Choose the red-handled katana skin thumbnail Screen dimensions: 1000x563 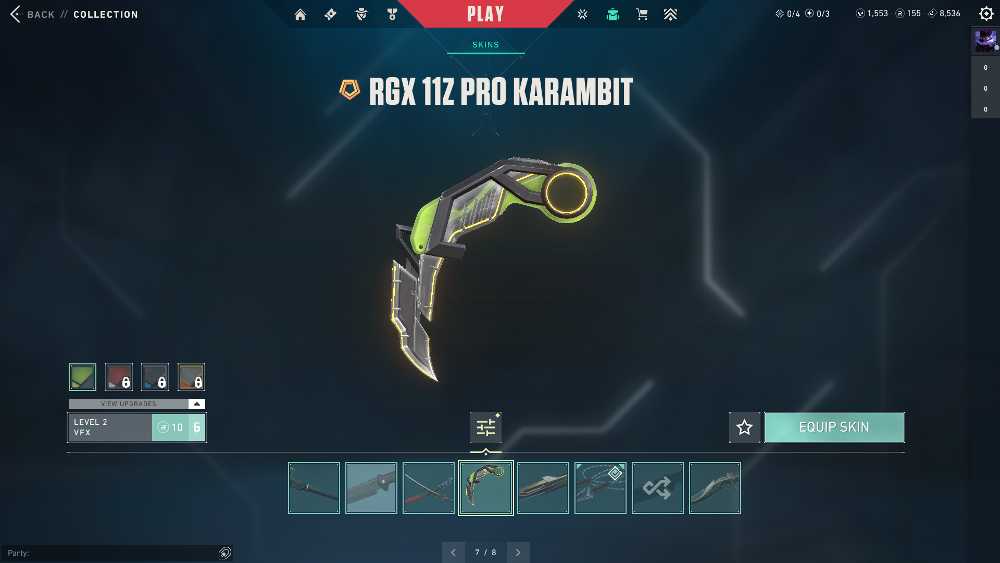click(x=429, y=488)
